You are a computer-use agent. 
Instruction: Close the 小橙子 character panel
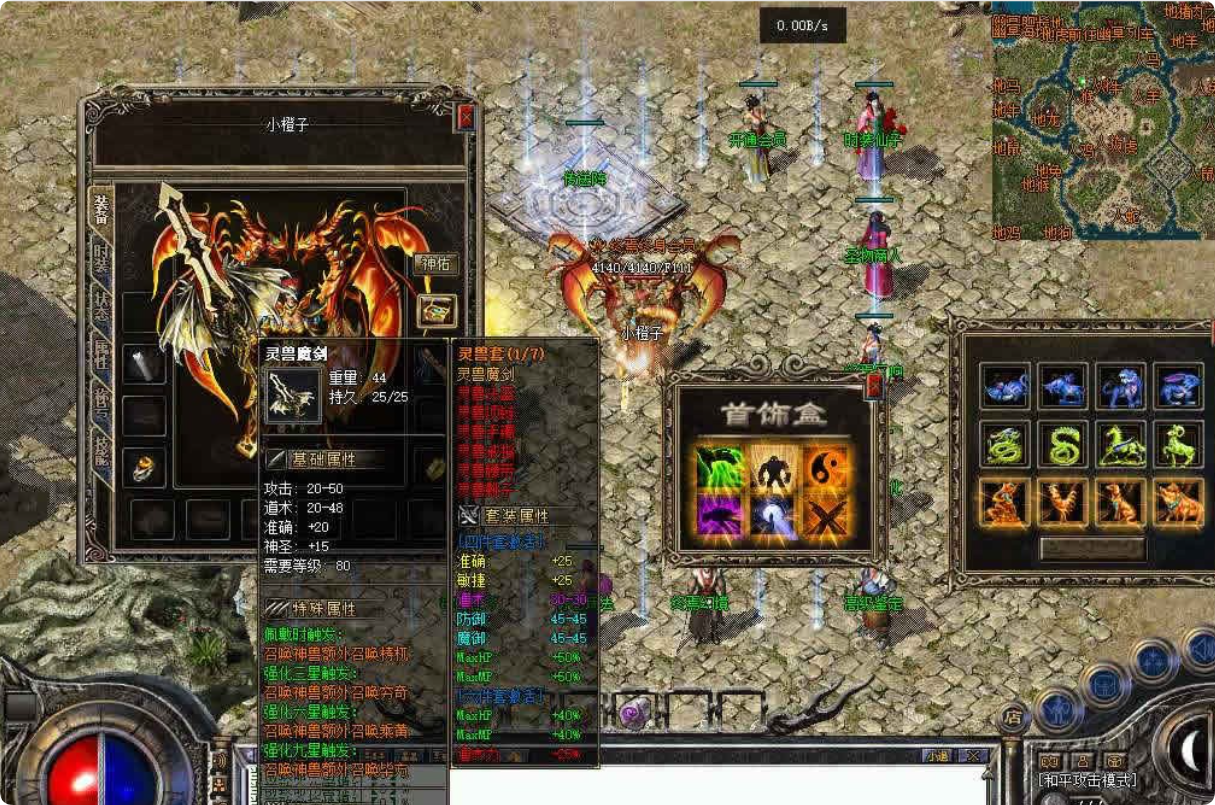click(x=465, y=117)
